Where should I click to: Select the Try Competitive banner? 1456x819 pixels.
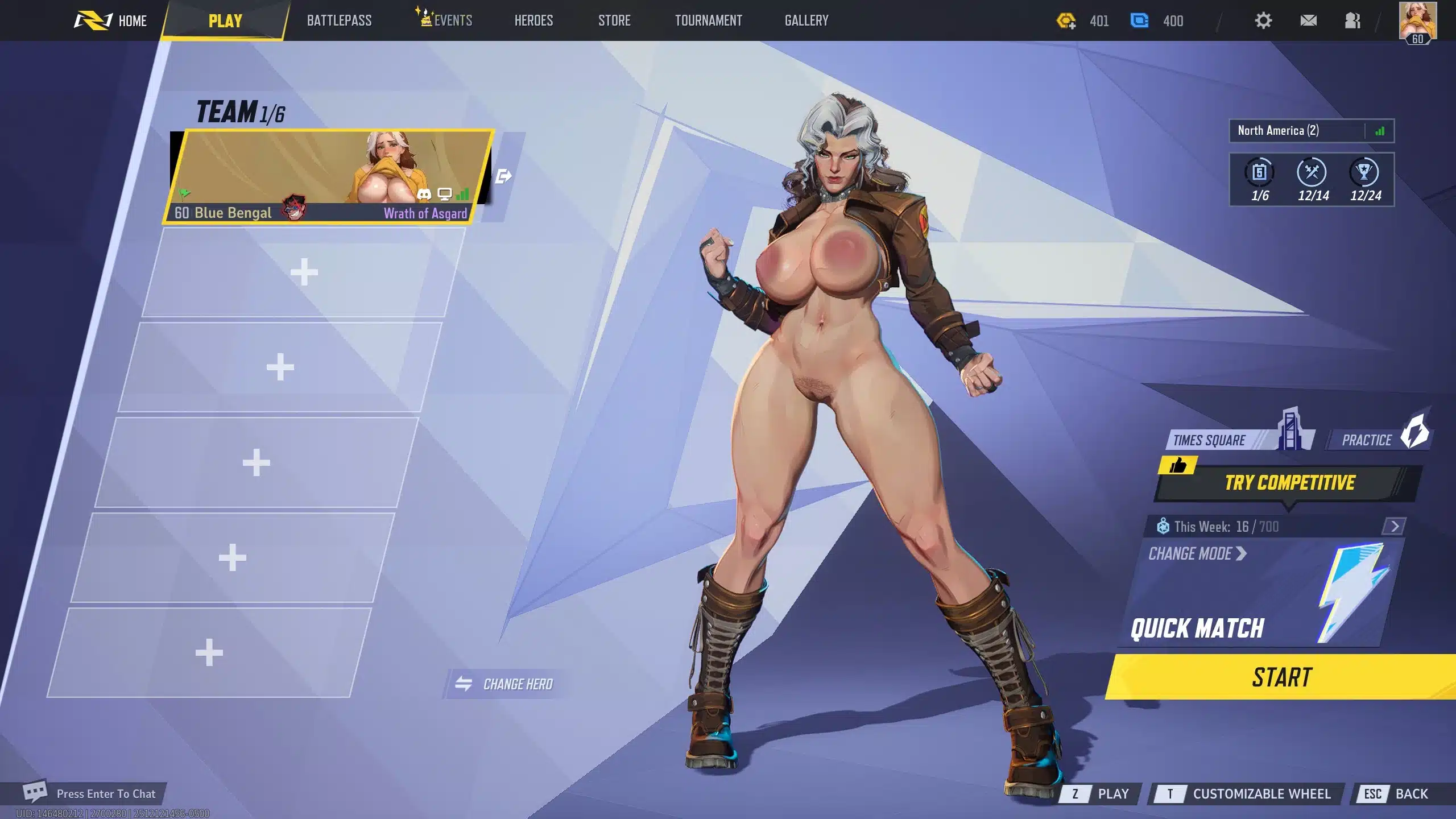(1289, 483)
